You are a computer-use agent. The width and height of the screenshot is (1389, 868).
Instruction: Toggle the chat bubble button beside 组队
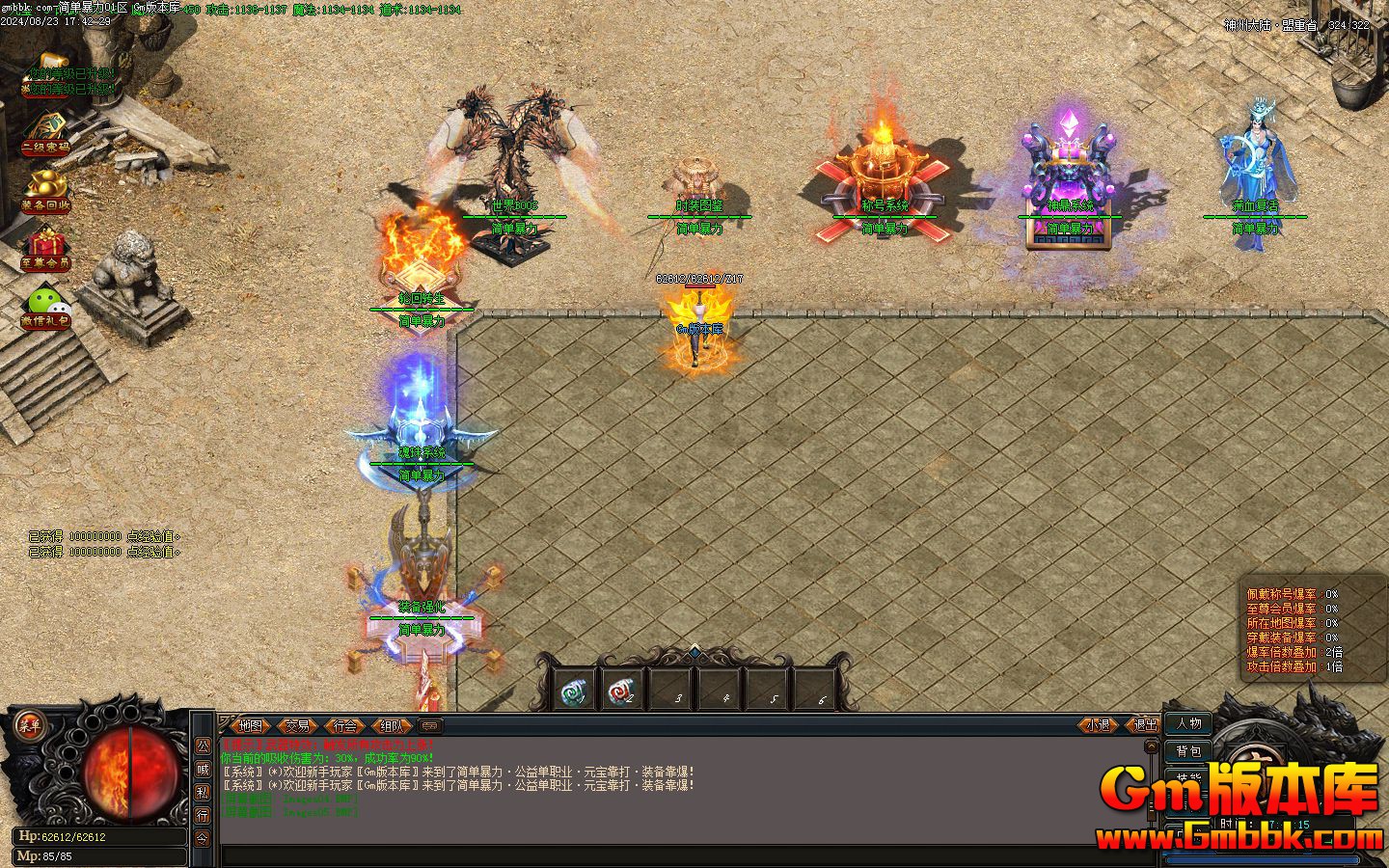click(431, 726)
